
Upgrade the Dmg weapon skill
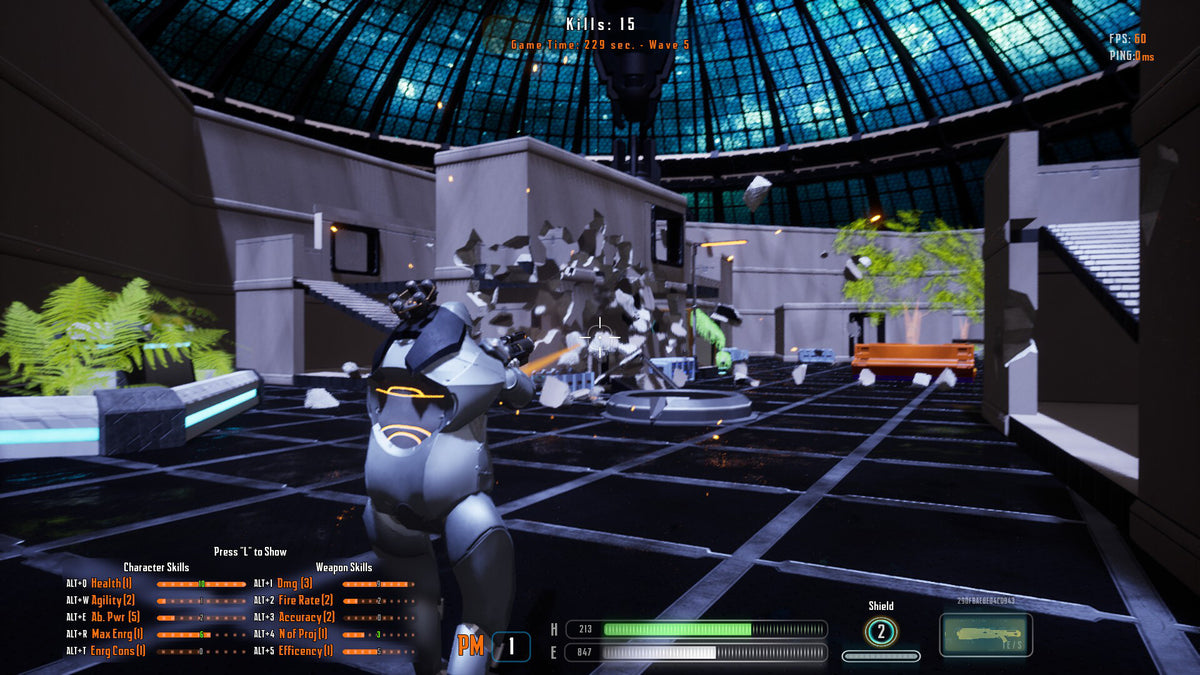(x=294, y=583)
